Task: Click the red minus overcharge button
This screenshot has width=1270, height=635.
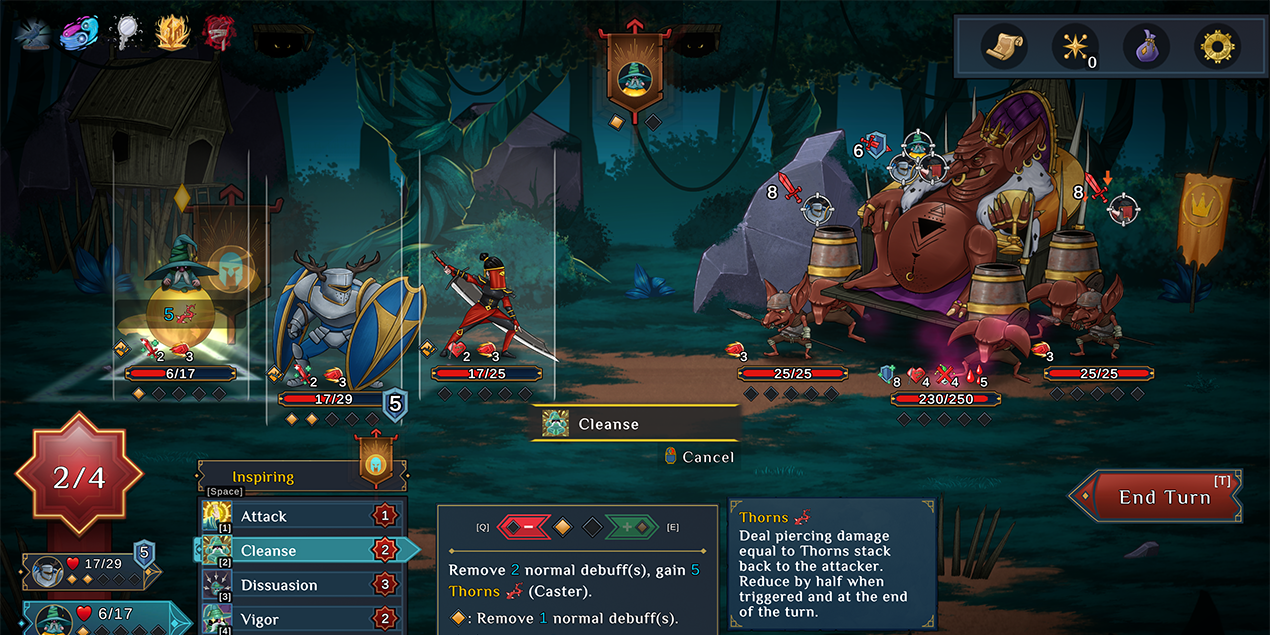Action: pyautogui.click(x=525, y=526)
